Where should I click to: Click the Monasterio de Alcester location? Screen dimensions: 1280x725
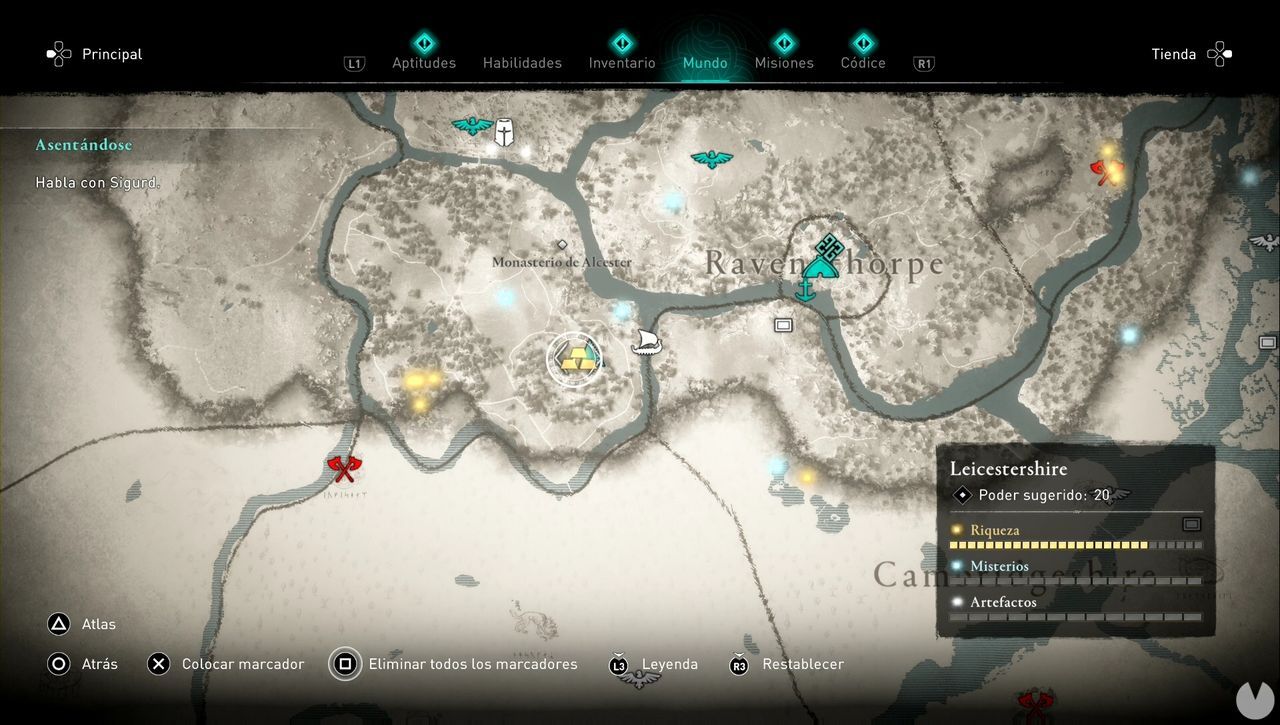tap(561, 261)
